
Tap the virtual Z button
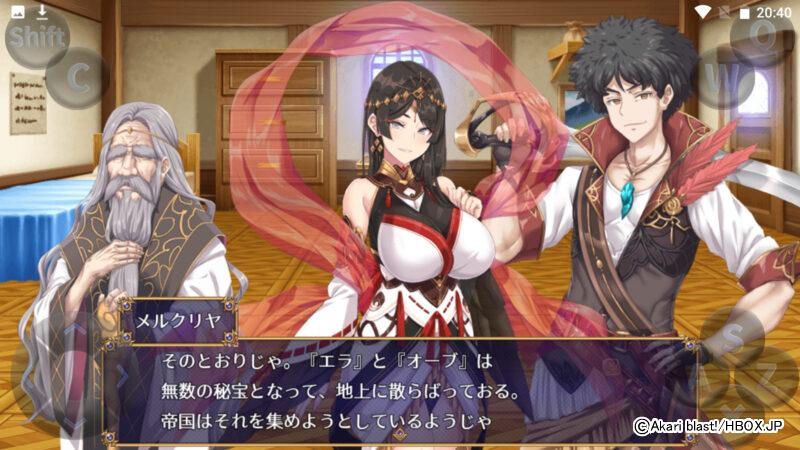[768, 377]
